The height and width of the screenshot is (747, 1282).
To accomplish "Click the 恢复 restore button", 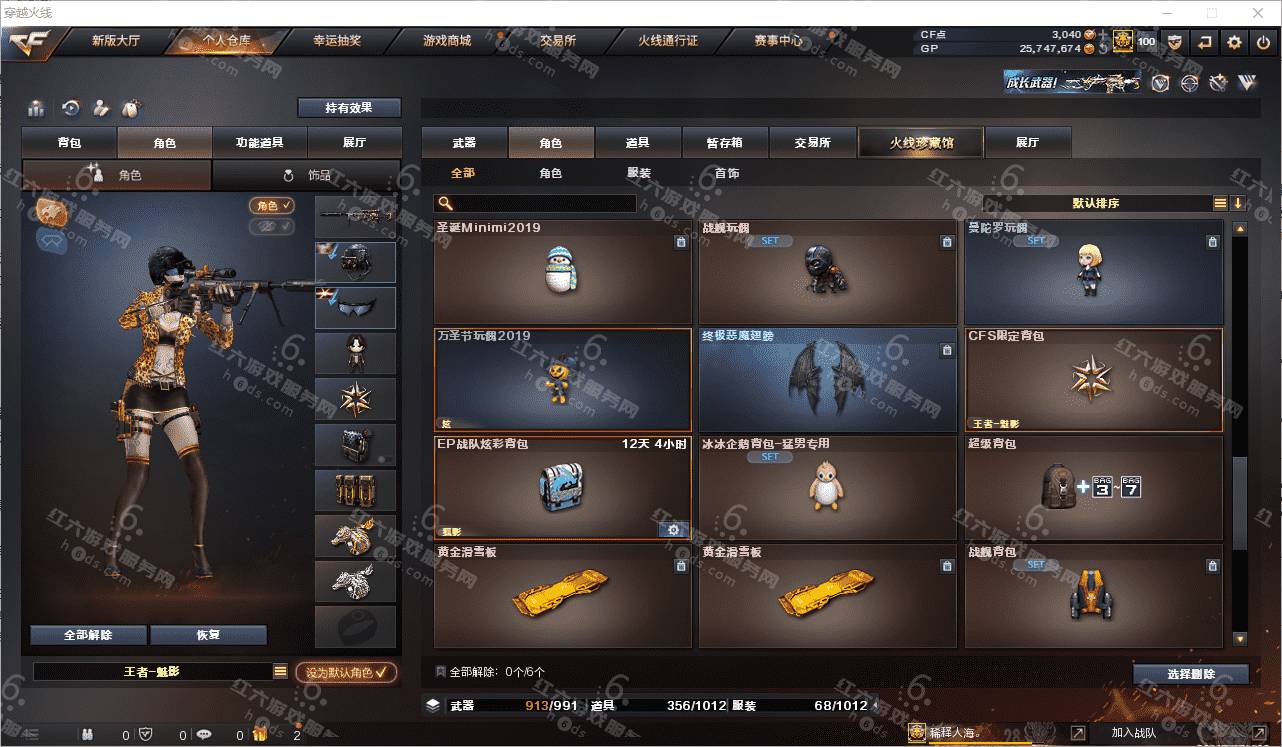I will tap(208, 635).
